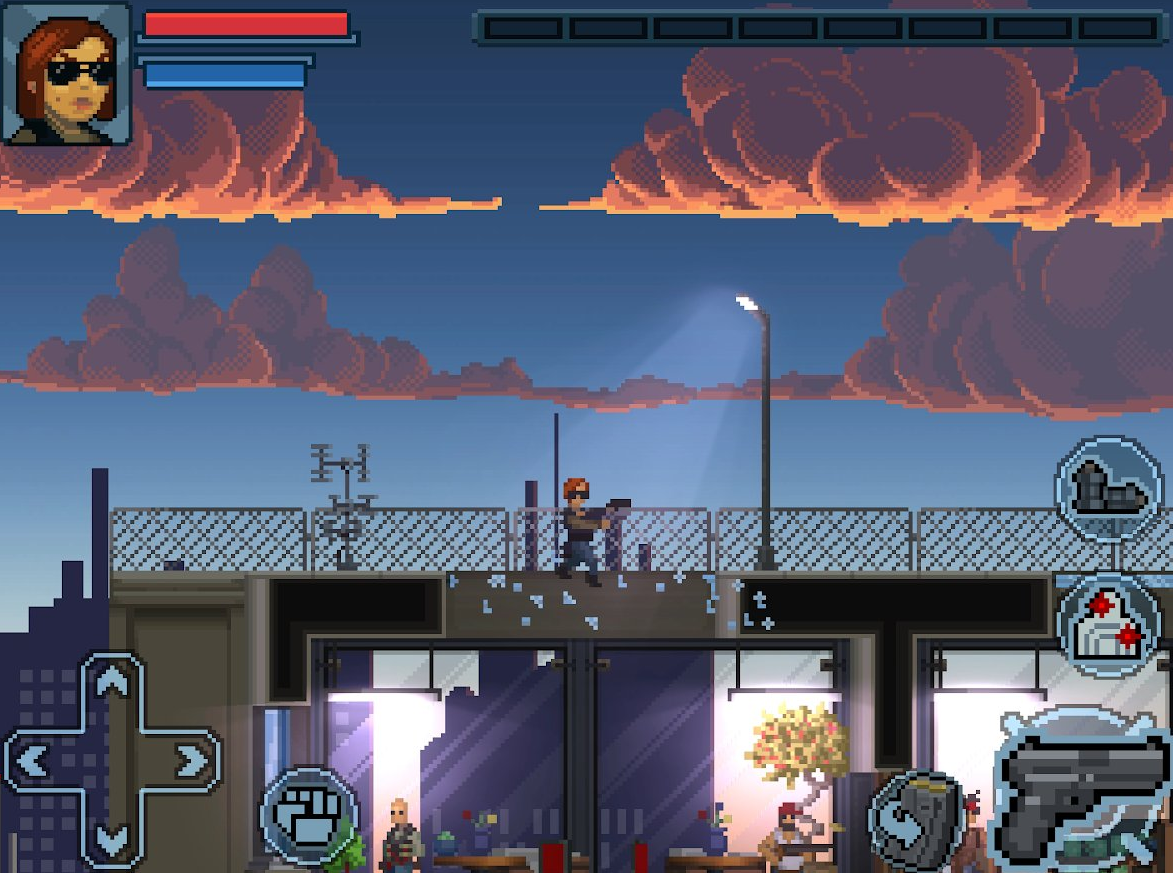
Task: Click the red-haired character portrait
Action: tap(68, 73)
